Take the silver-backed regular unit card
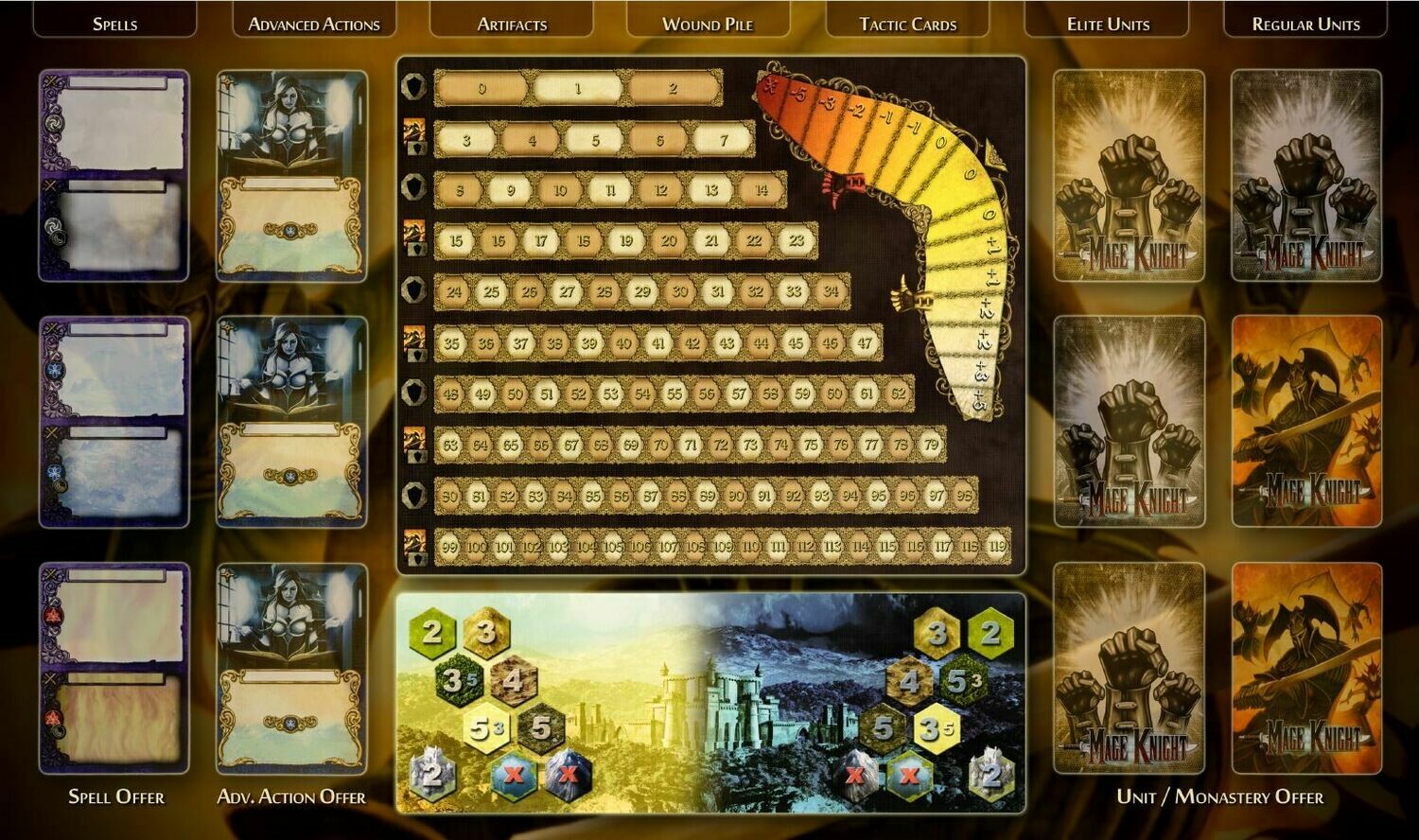 pos(1305,176)
